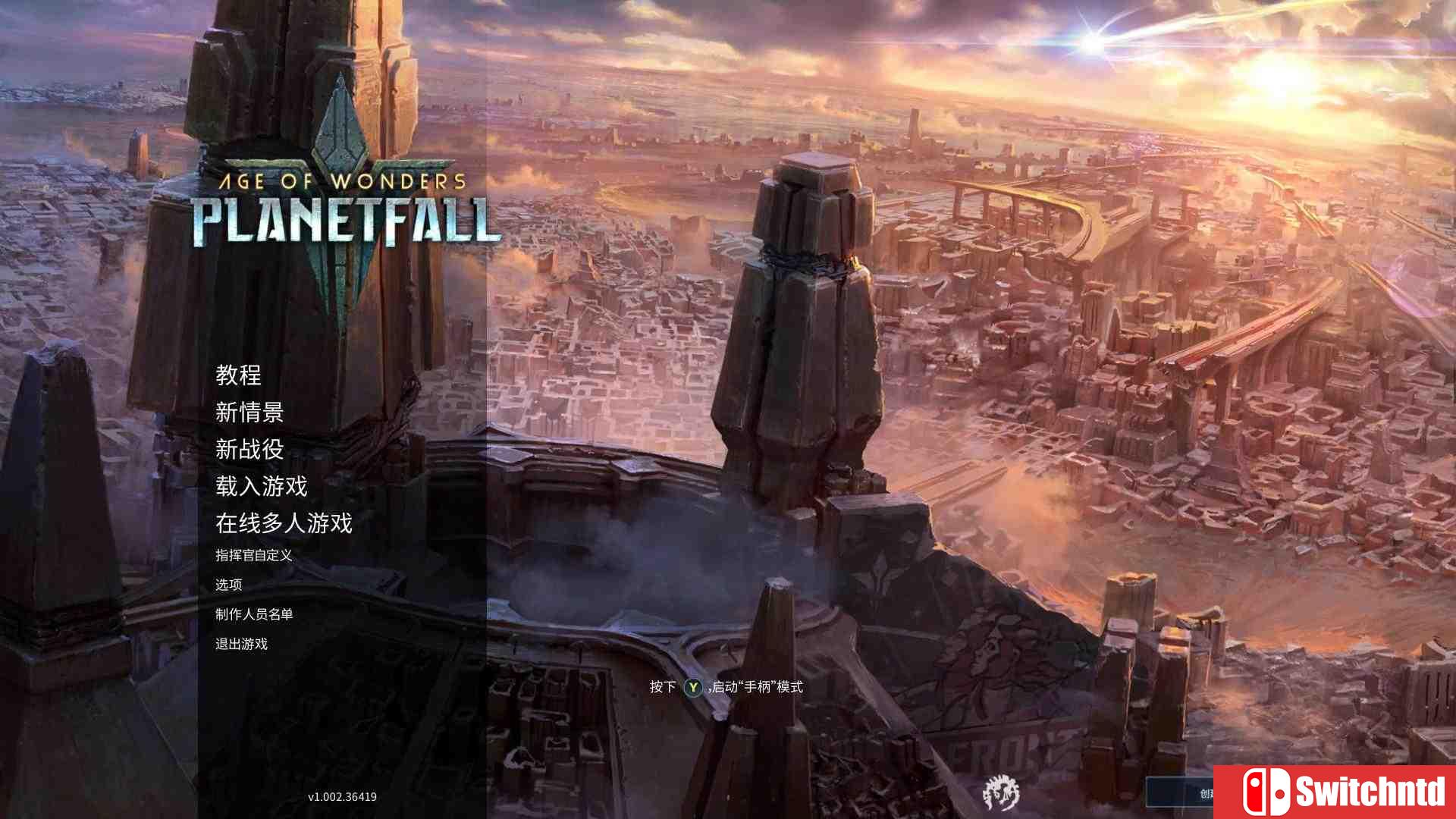View 制作人员名单 credits list
The width and height of the screenshot is (1456, 819).
256,615
